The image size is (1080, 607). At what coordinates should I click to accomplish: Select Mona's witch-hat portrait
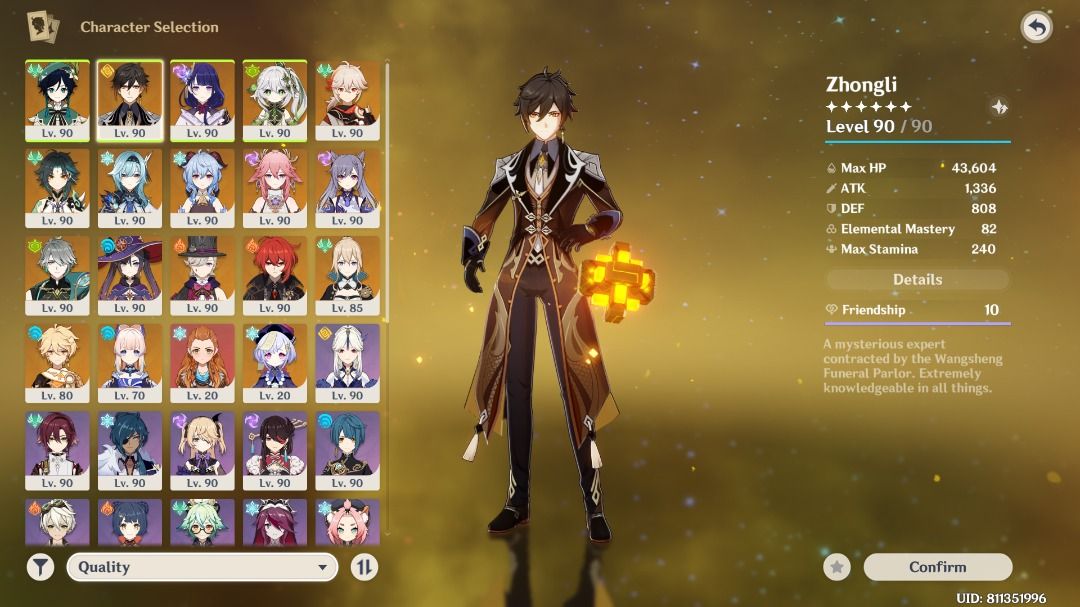click(130, 274)
